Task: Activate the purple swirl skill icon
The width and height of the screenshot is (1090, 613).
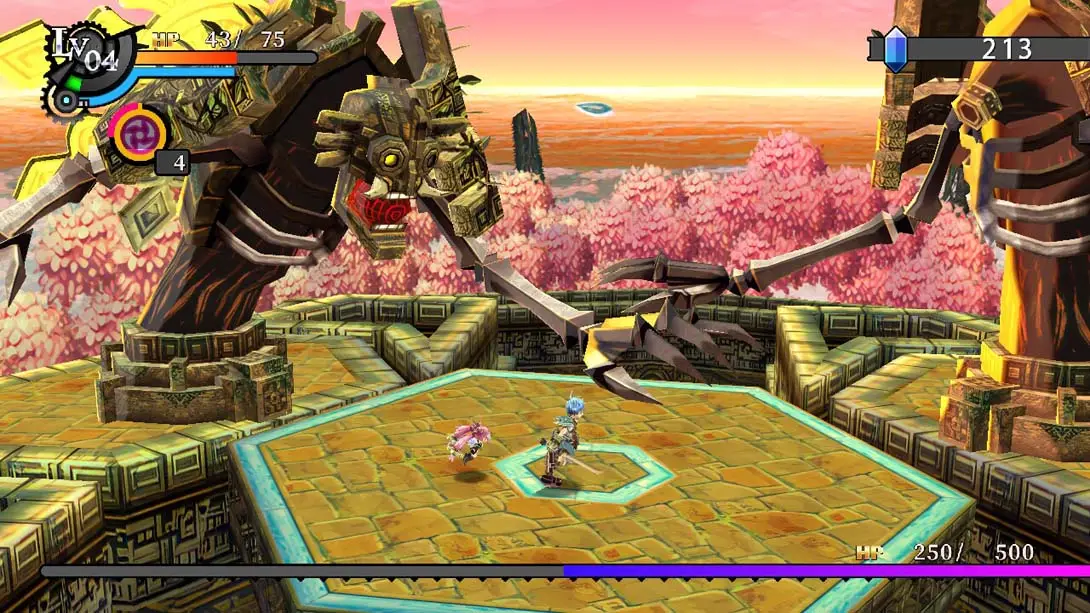Action: pos(139,133)
